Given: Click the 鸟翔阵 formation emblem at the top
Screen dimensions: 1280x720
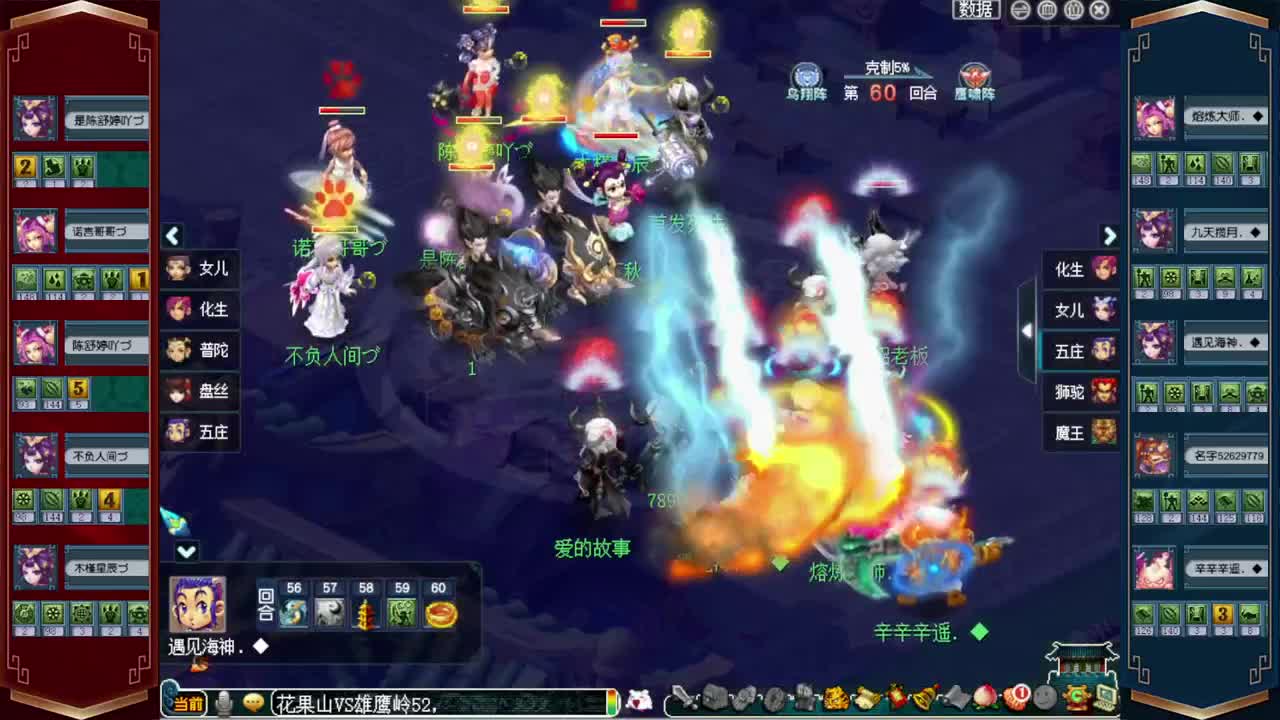Looking at the screenshot, I should click(806, 76).
